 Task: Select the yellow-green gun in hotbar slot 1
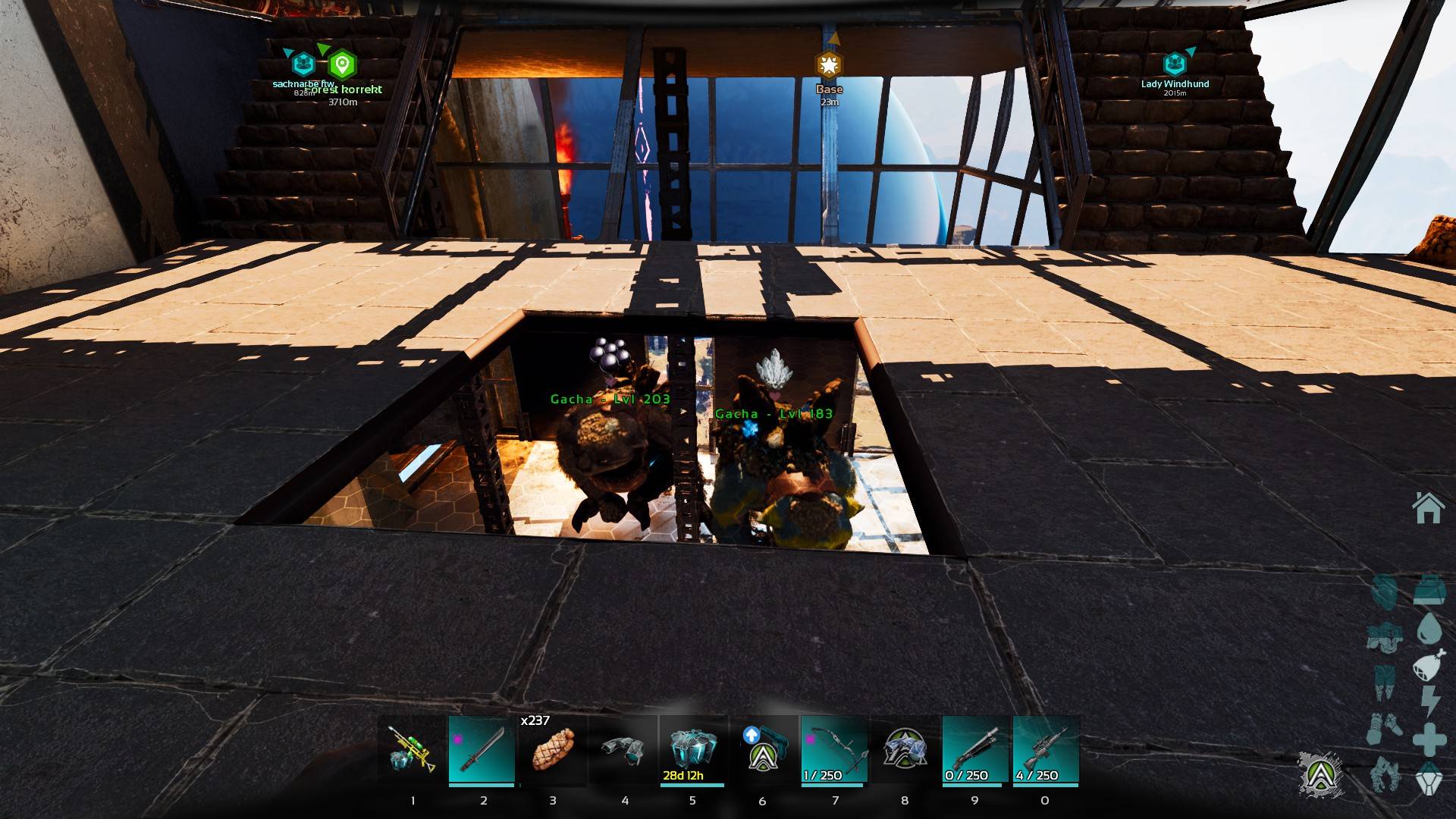click(412, 749)
